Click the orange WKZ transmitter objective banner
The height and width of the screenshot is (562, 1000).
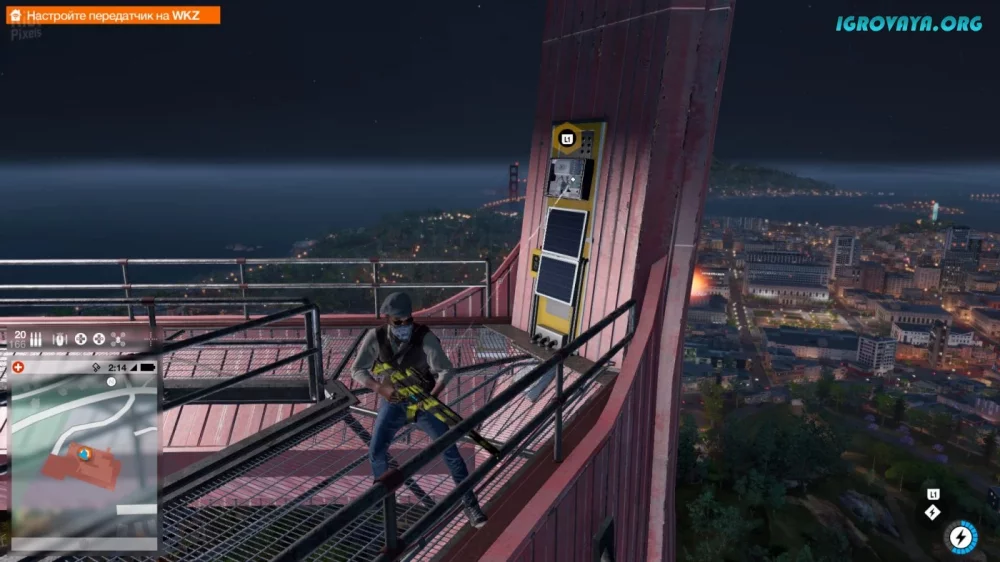[x=110, y=16]
